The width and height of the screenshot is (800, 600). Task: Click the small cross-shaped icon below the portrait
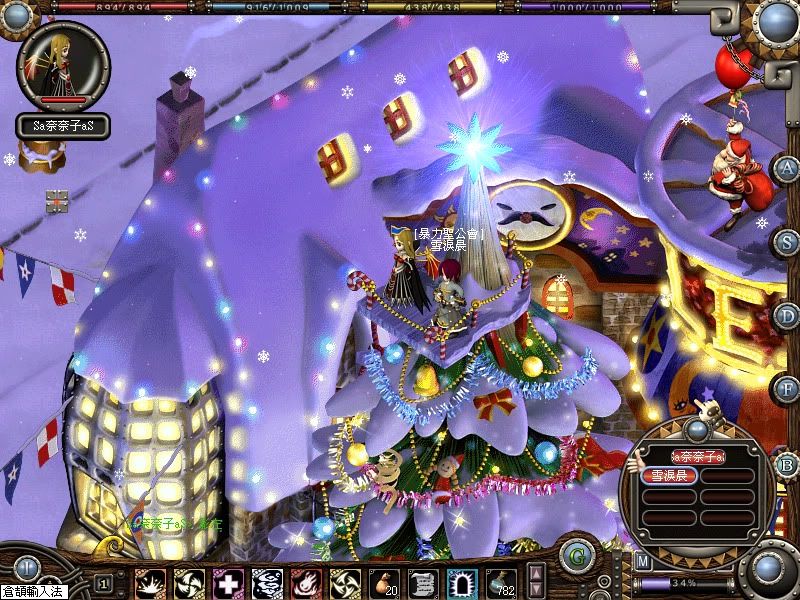tap(58, 200)
